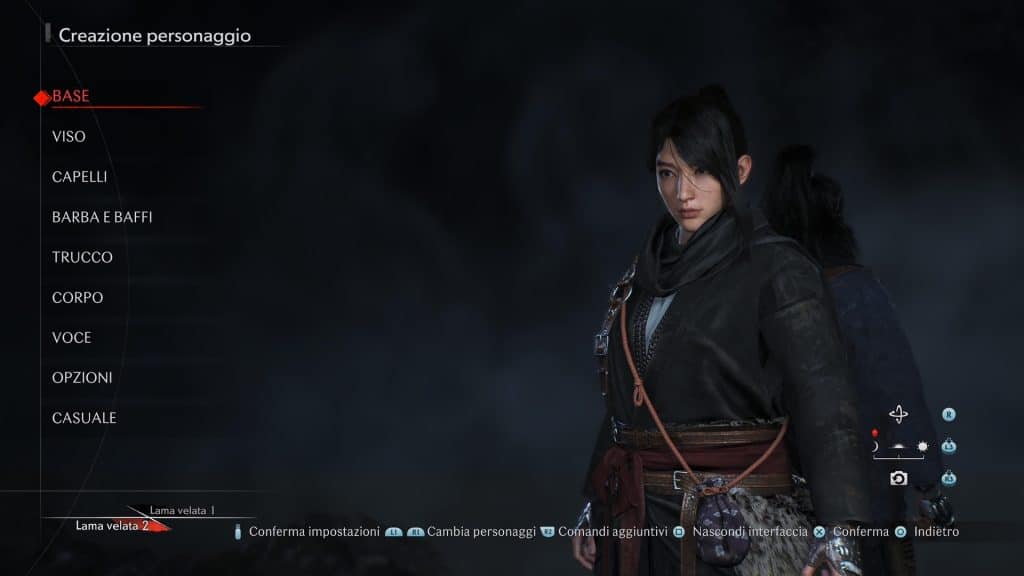Choose the CAPELLI hair category

click(x=80, y=177)
